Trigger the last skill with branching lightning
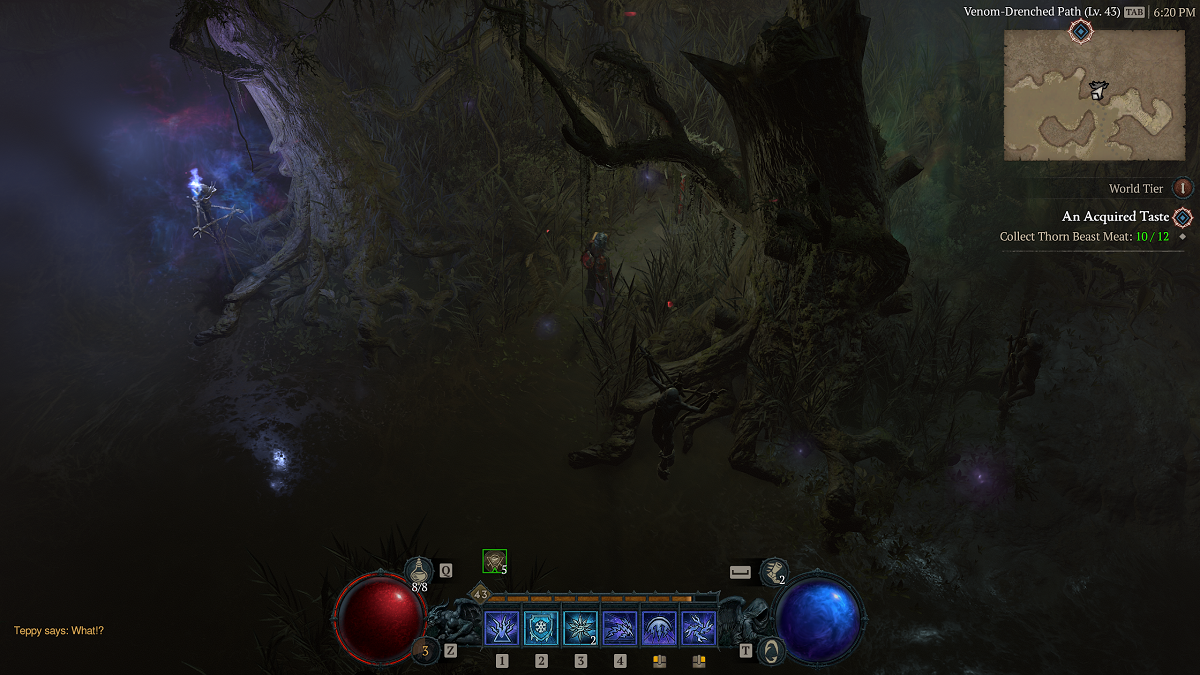 (x=698, y=629)
